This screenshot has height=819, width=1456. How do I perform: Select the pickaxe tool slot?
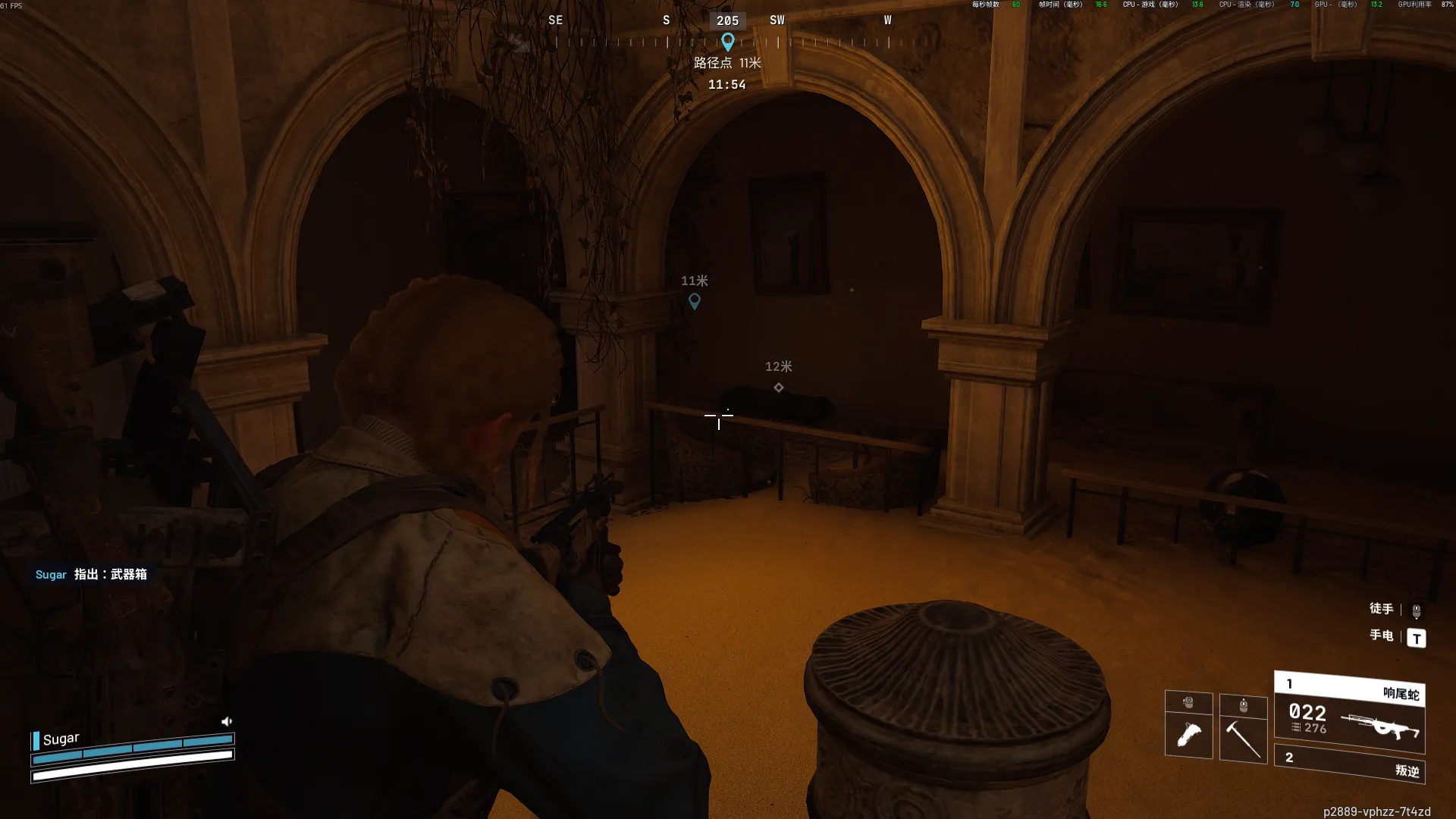pyautogui.click(x=1243, y=736)
